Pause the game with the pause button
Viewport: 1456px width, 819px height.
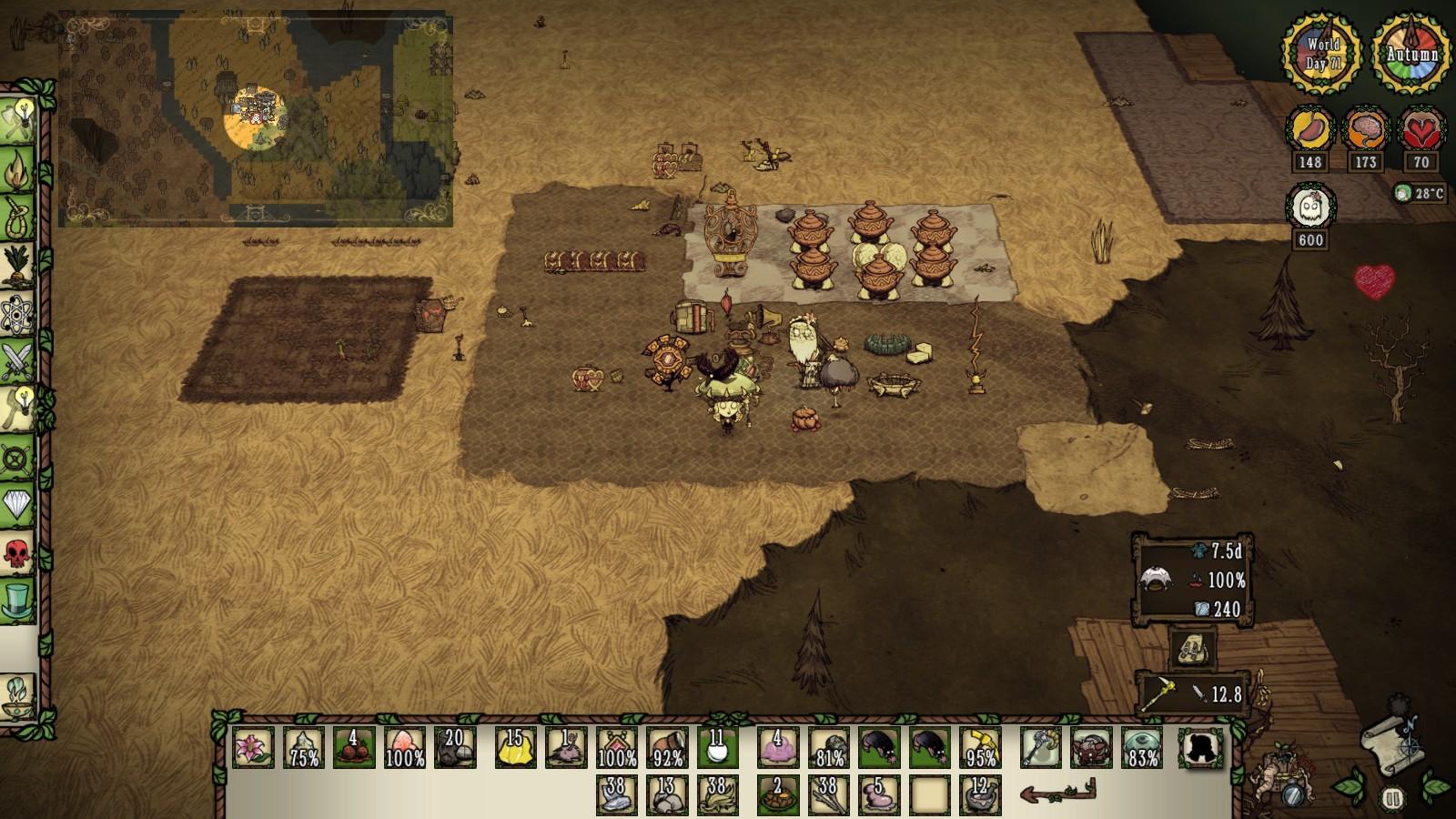(1391, 799)
